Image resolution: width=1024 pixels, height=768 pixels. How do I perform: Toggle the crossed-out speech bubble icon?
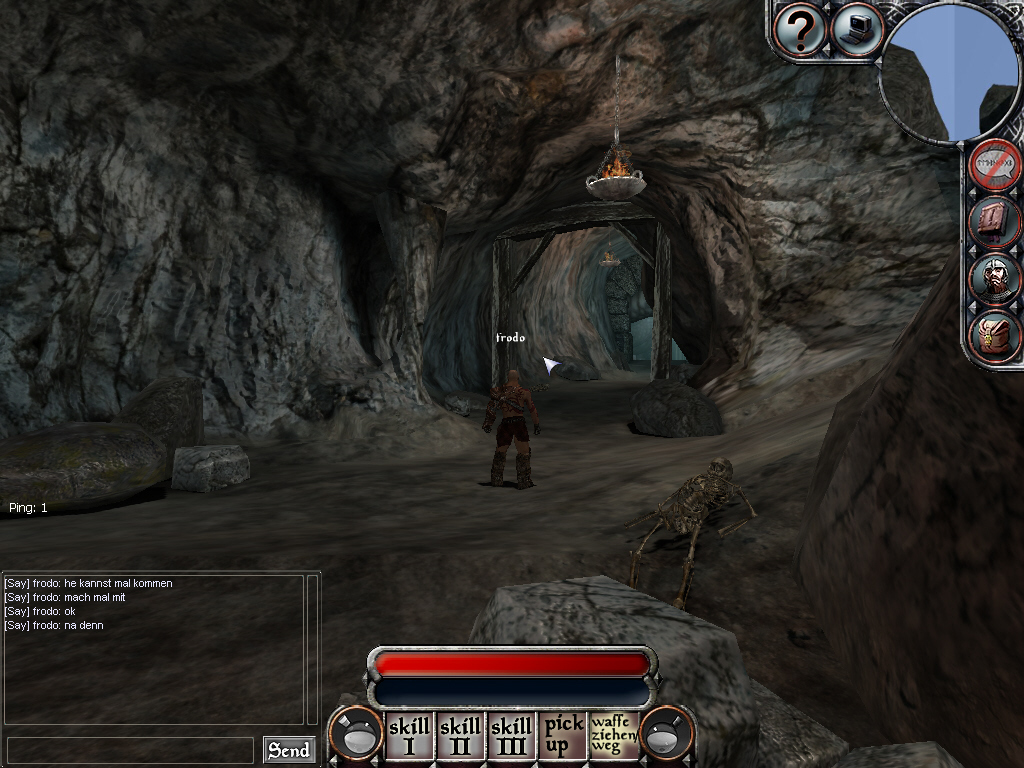(x=994, y=165)
